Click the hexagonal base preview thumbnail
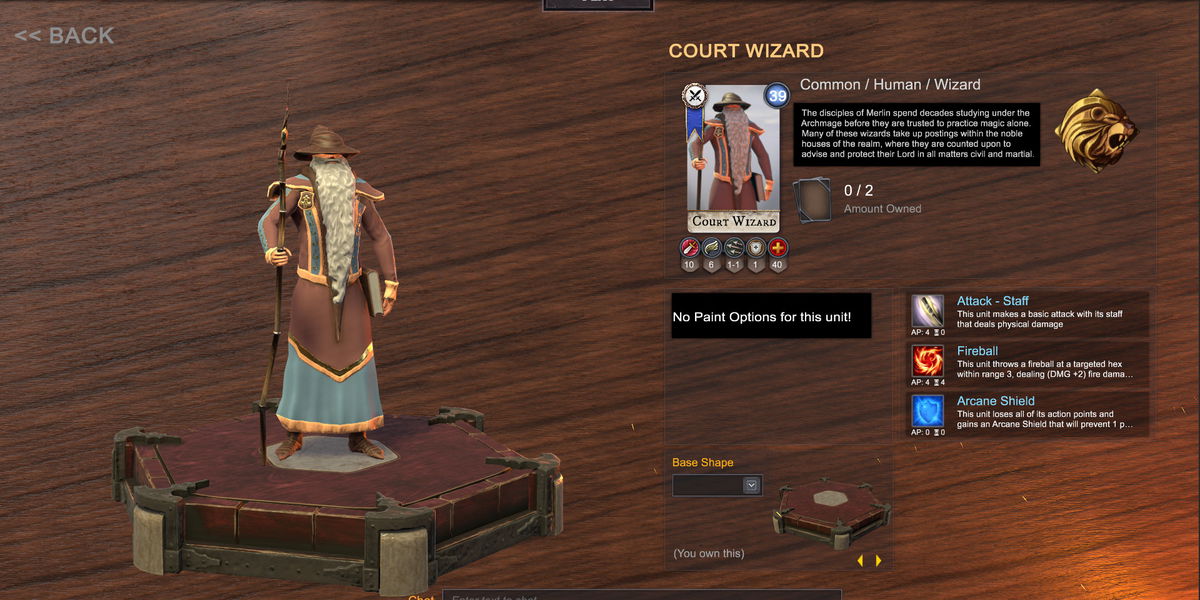Viewport: 1200px width, 600px height. tap(830, 512)
